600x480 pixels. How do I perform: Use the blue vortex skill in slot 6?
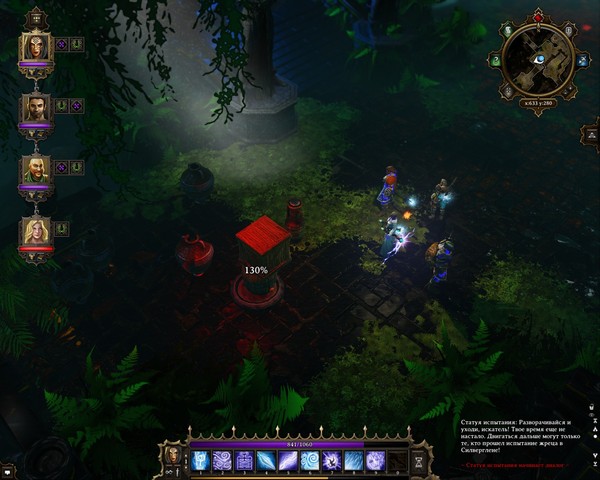(310, 460)
